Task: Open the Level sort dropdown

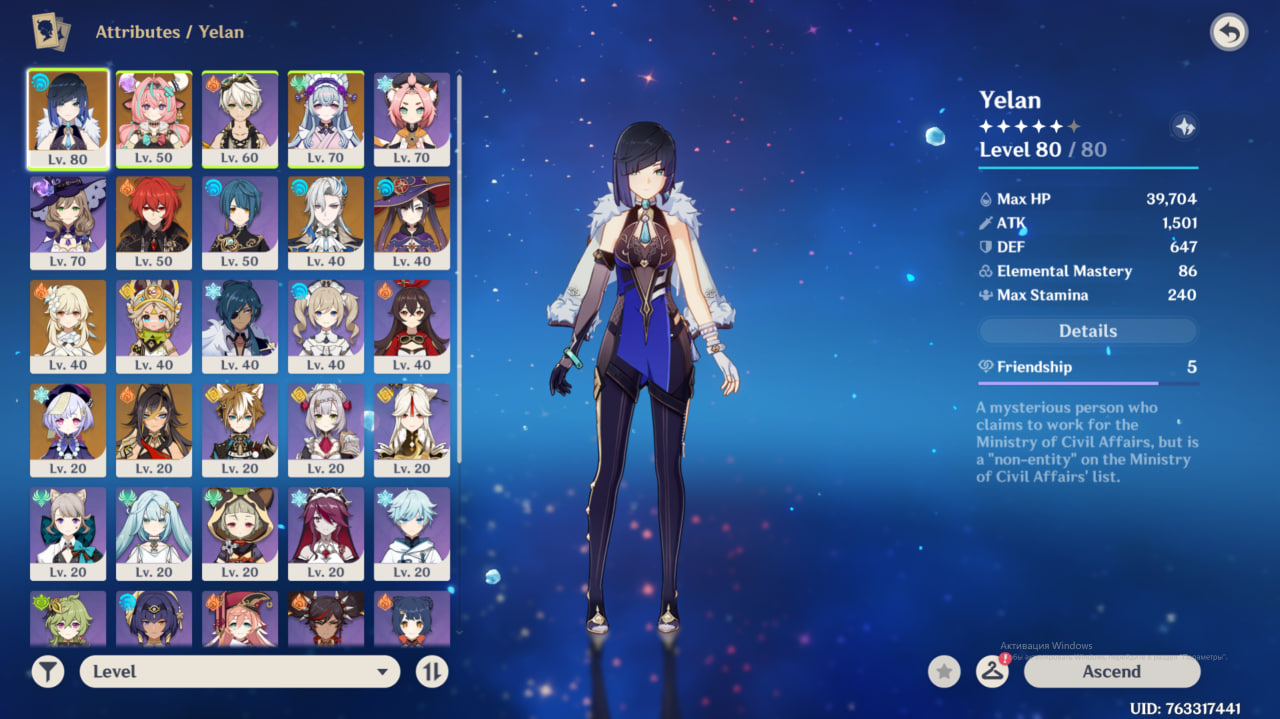Action: click(240, 672)
